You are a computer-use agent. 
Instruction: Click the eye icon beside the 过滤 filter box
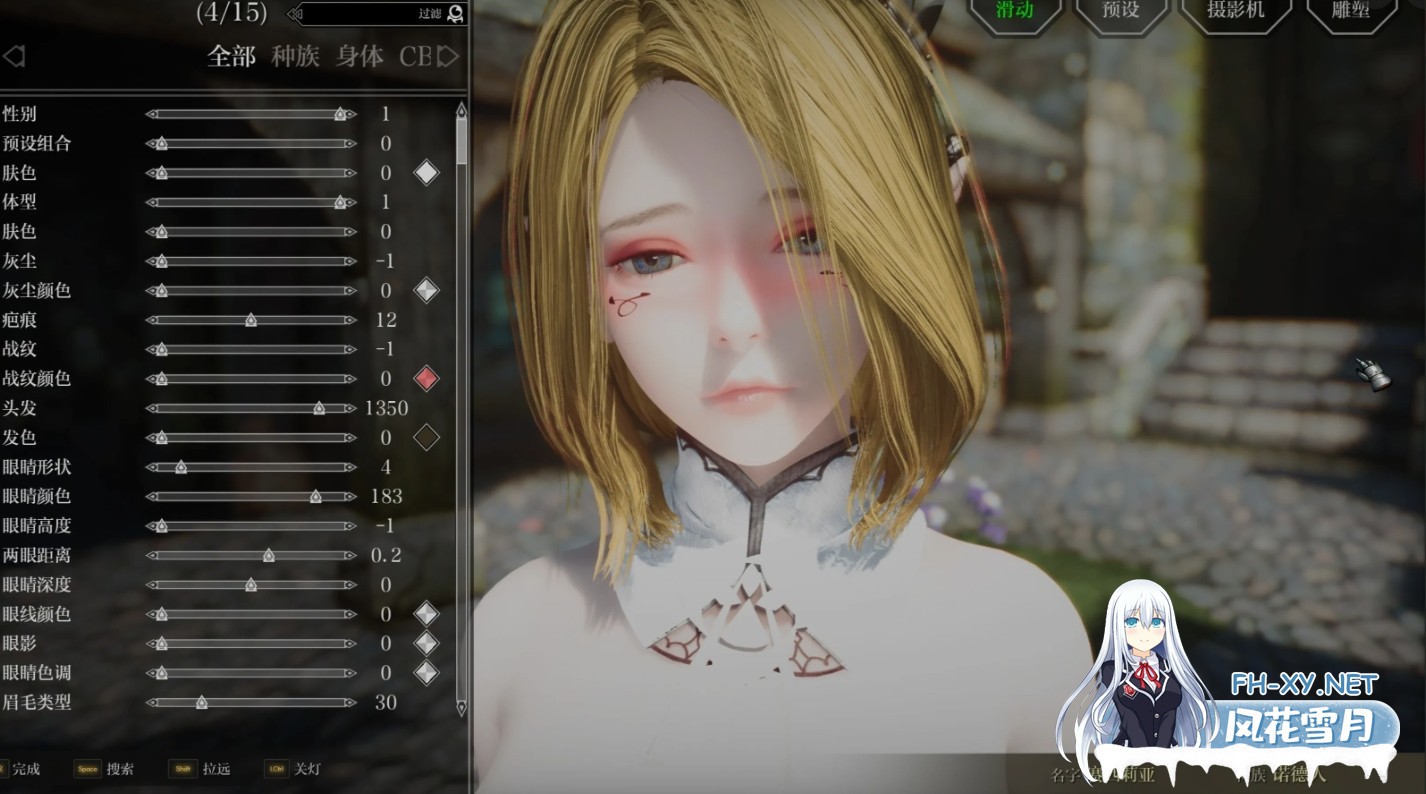(x=455, y=15)
